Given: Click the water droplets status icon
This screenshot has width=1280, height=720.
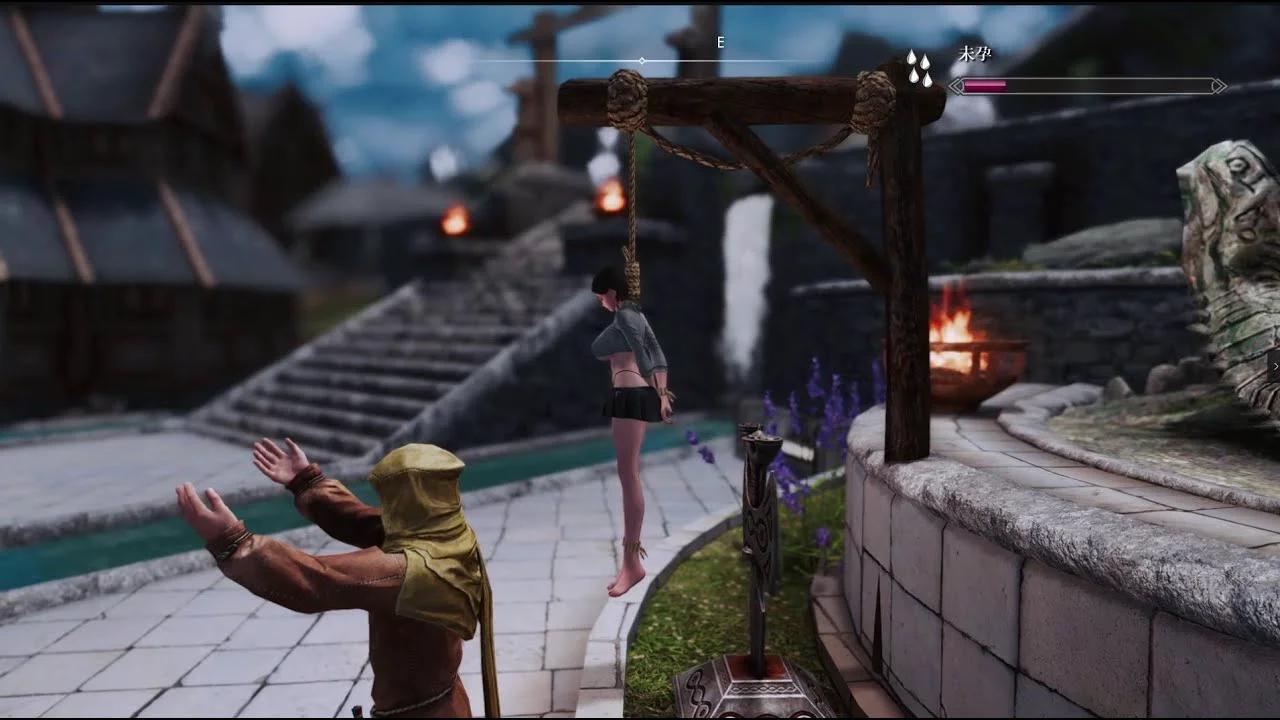Looking at the screenshot, I should coord(916,62).
